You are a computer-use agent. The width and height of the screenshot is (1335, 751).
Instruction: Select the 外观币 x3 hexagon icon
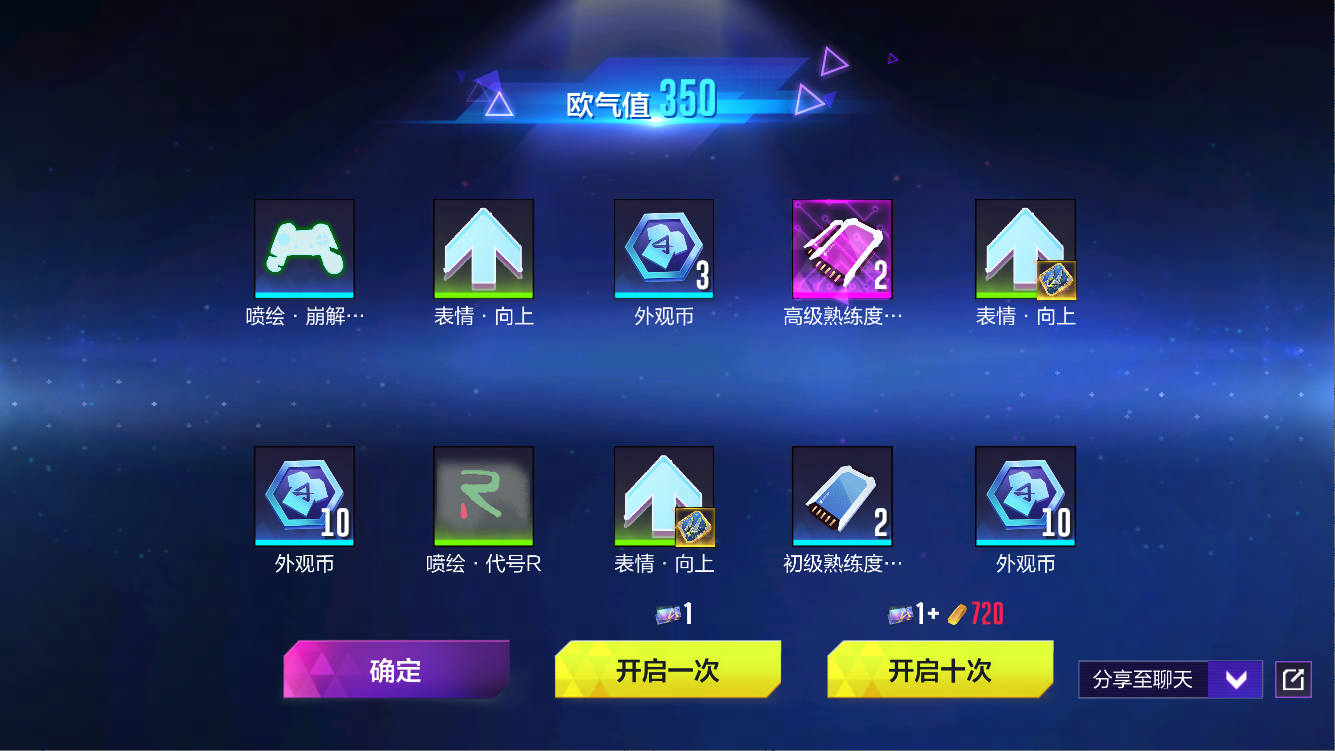tap(663, 248)
